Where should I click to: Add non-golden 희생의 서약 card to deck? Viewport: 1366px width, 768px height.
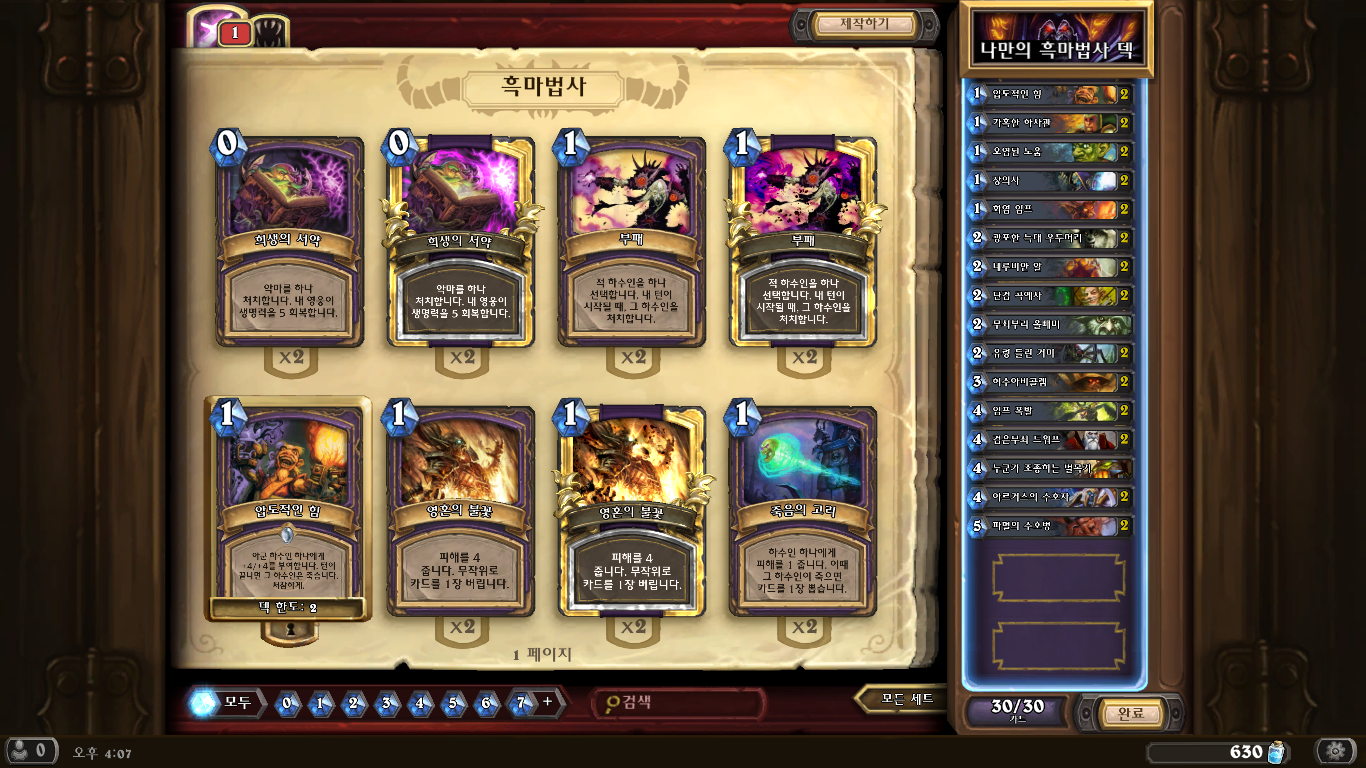tap(289, 242)
